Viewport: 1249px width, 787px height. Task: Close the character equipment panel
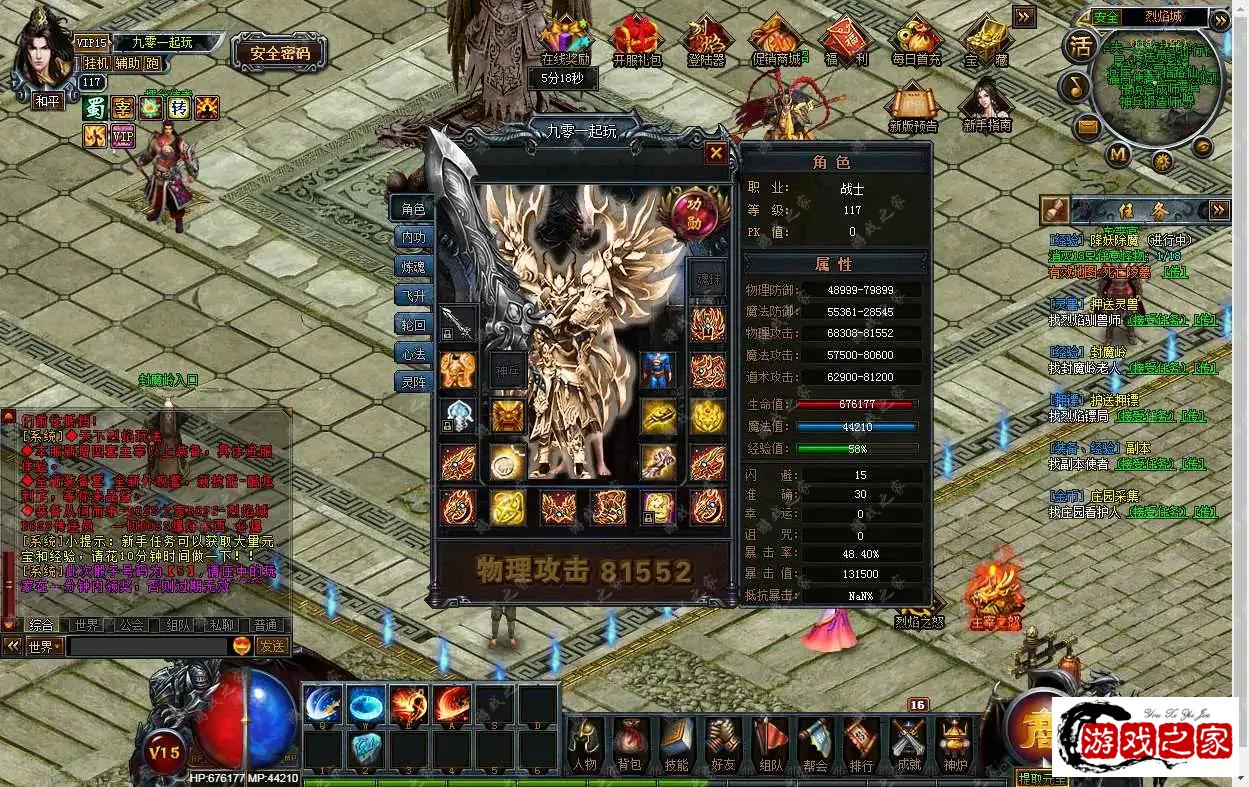coord(716,153)
